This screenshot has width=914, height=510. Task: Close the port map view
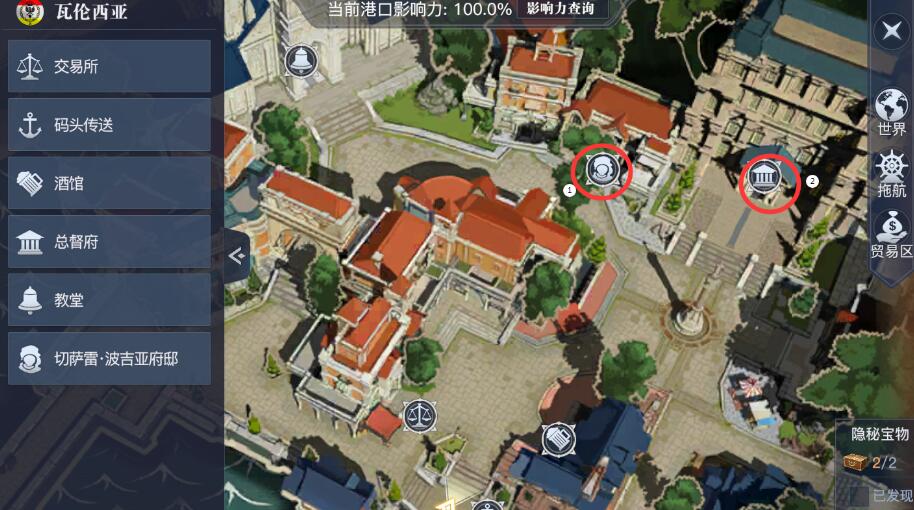click(889, 31)
